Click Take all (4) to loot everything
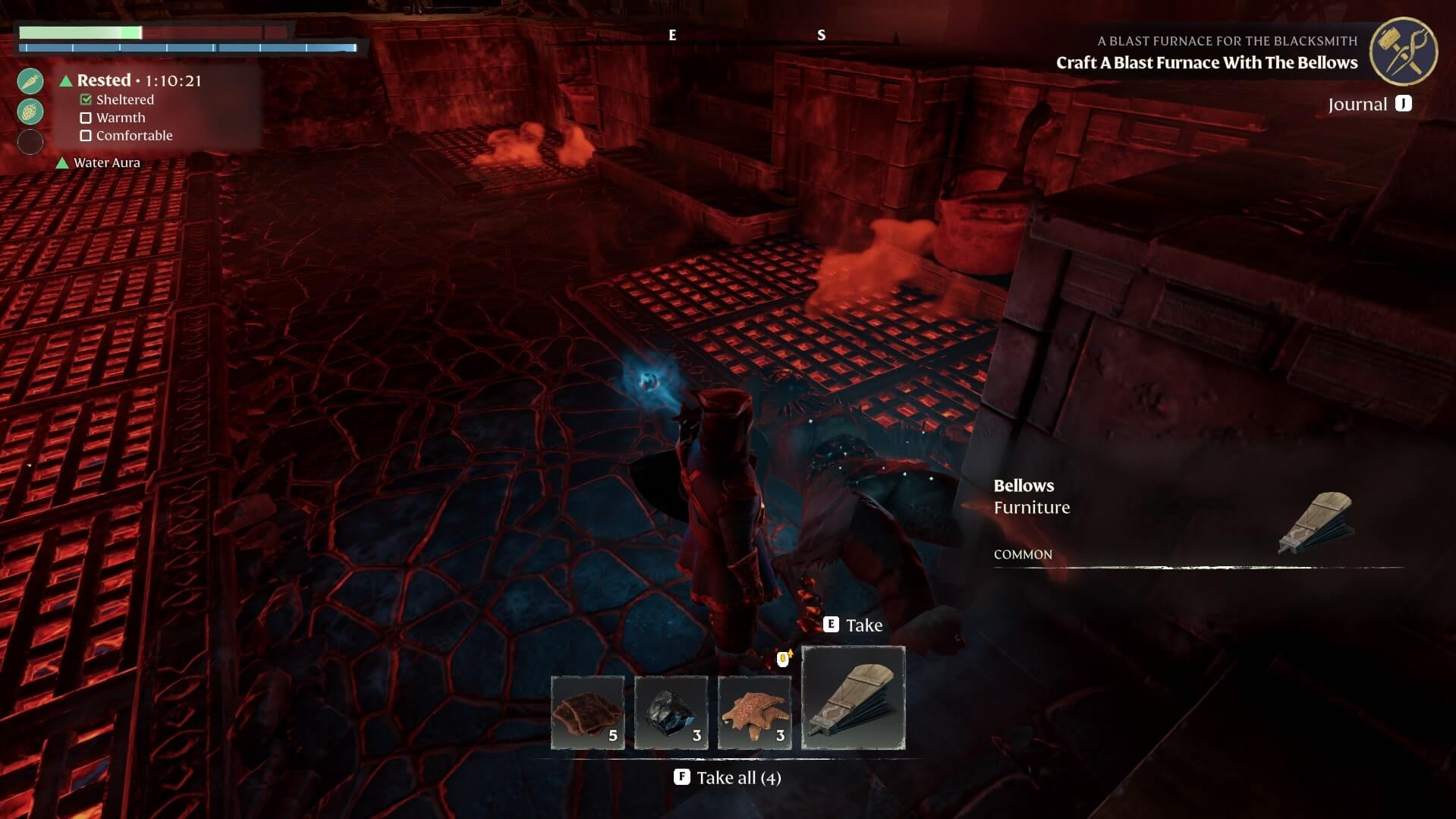This screenshot has width=1456, height=819. [x=727, y=777]
